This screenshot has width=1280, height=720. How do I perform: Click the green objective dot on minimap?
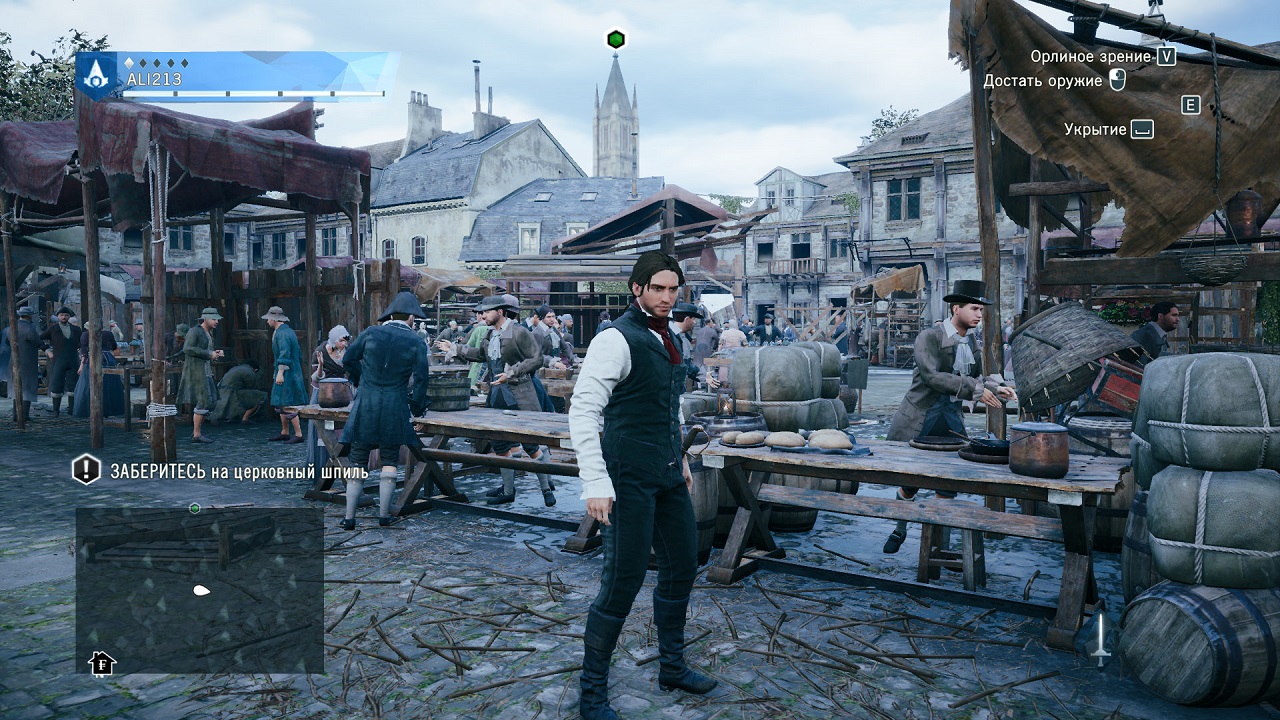point(195,508)
